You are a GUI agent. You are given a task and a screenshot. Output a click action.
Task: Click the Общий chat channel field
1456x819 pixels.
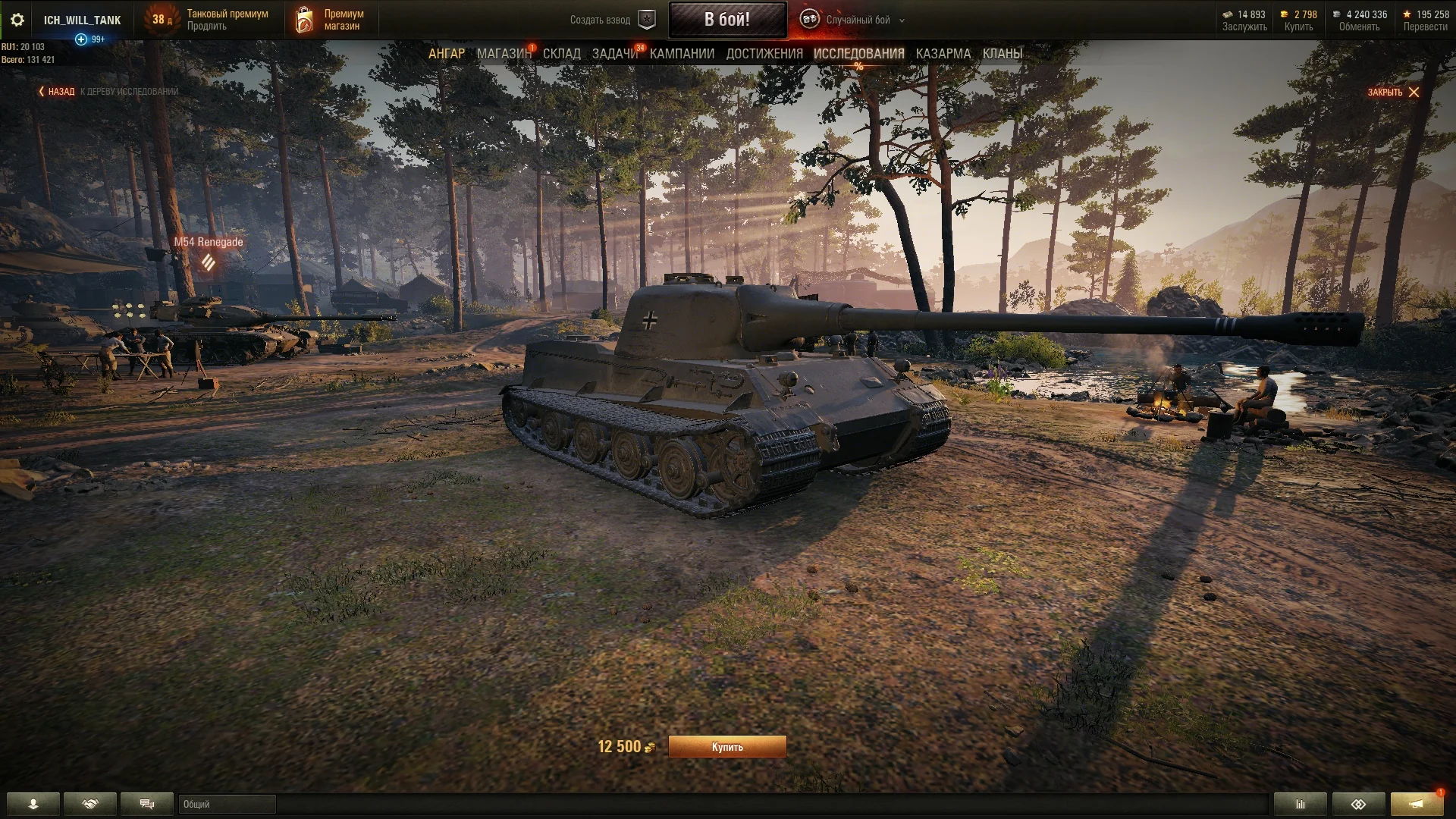tap(227, 804)
